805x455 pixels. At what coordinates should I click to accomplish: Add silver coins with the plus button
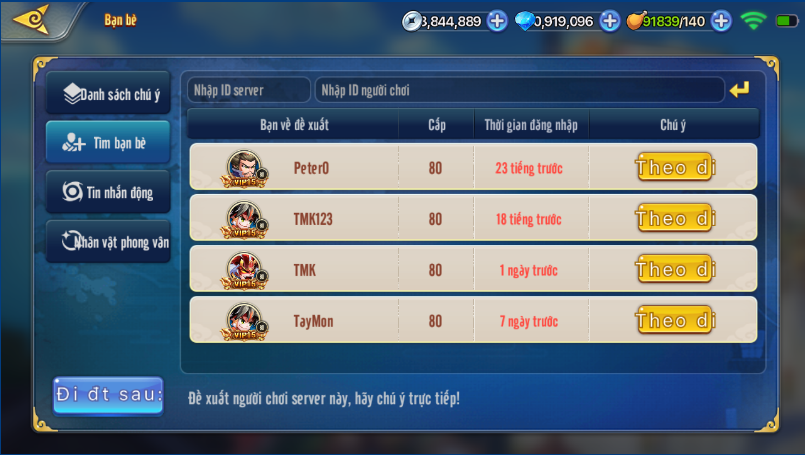pyautogui.click(x=497, y=21)
